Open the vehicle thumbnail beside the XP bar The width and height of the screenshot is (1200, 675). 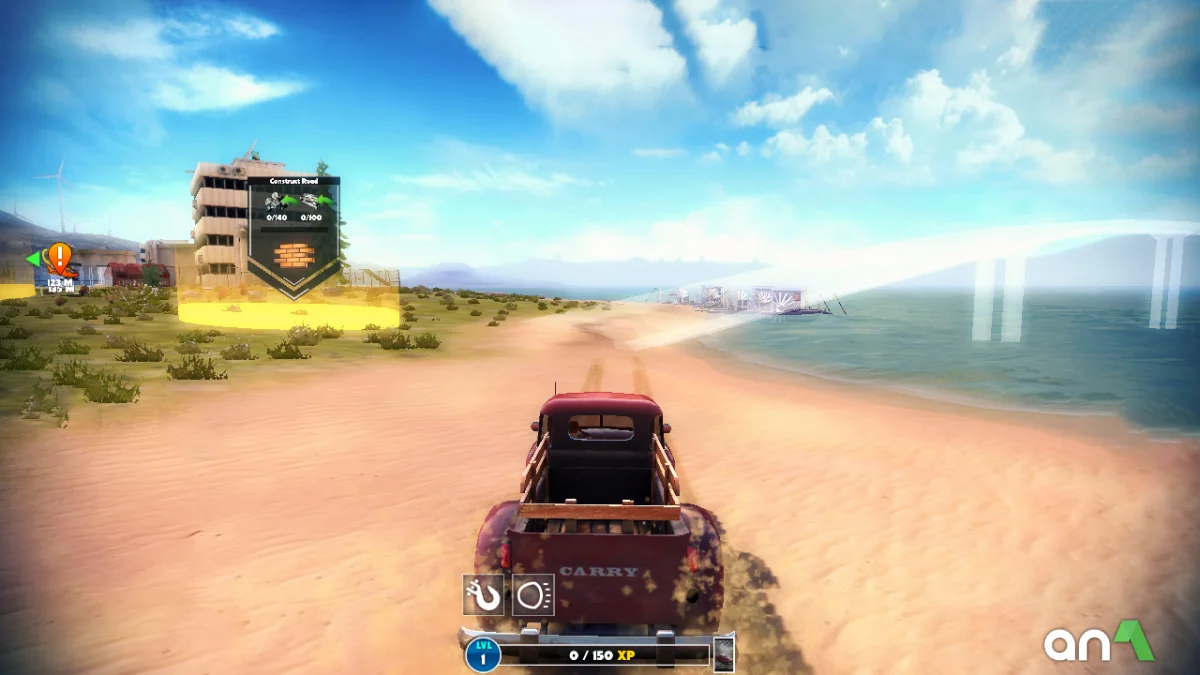723,654
